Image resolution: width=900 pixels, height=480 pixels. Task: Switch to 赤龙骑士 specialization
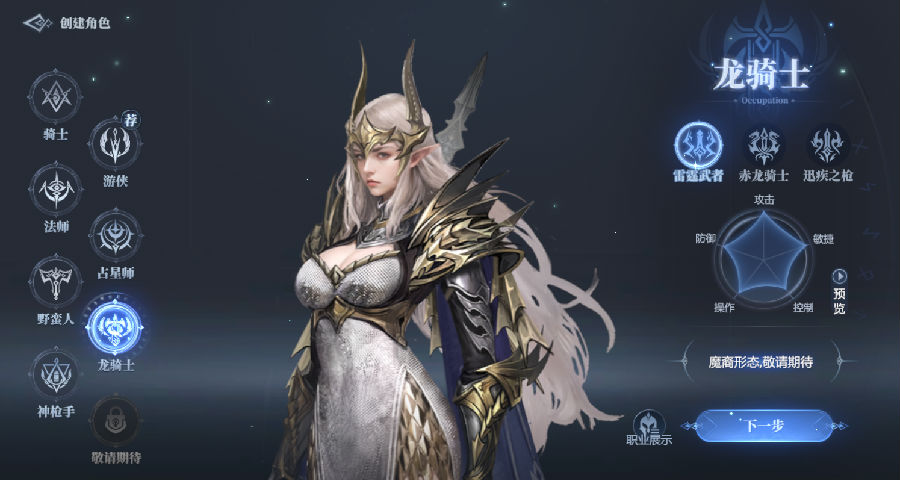tap(765, 146)
